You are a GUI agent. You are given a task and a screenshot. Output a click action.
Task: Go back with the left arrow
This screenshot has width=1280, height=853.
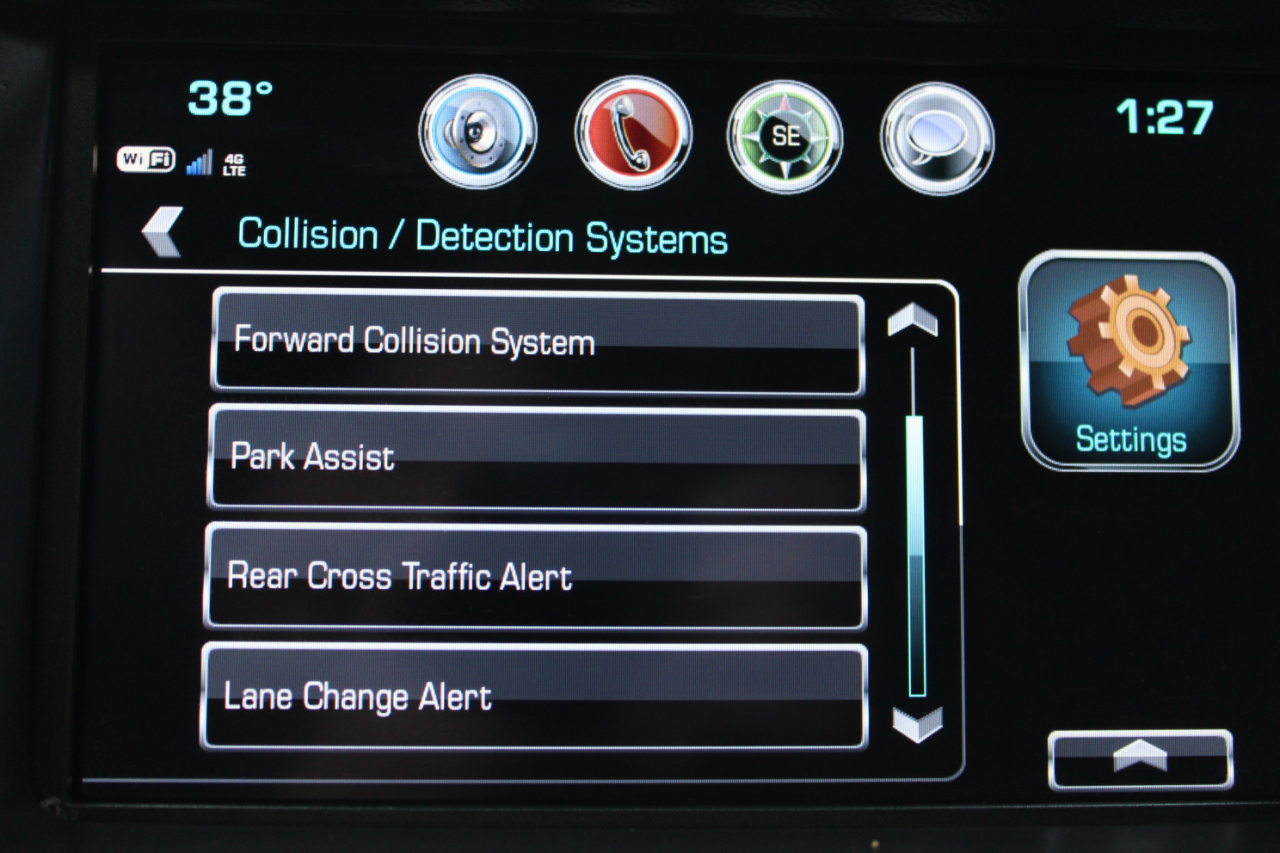point(162,232)
